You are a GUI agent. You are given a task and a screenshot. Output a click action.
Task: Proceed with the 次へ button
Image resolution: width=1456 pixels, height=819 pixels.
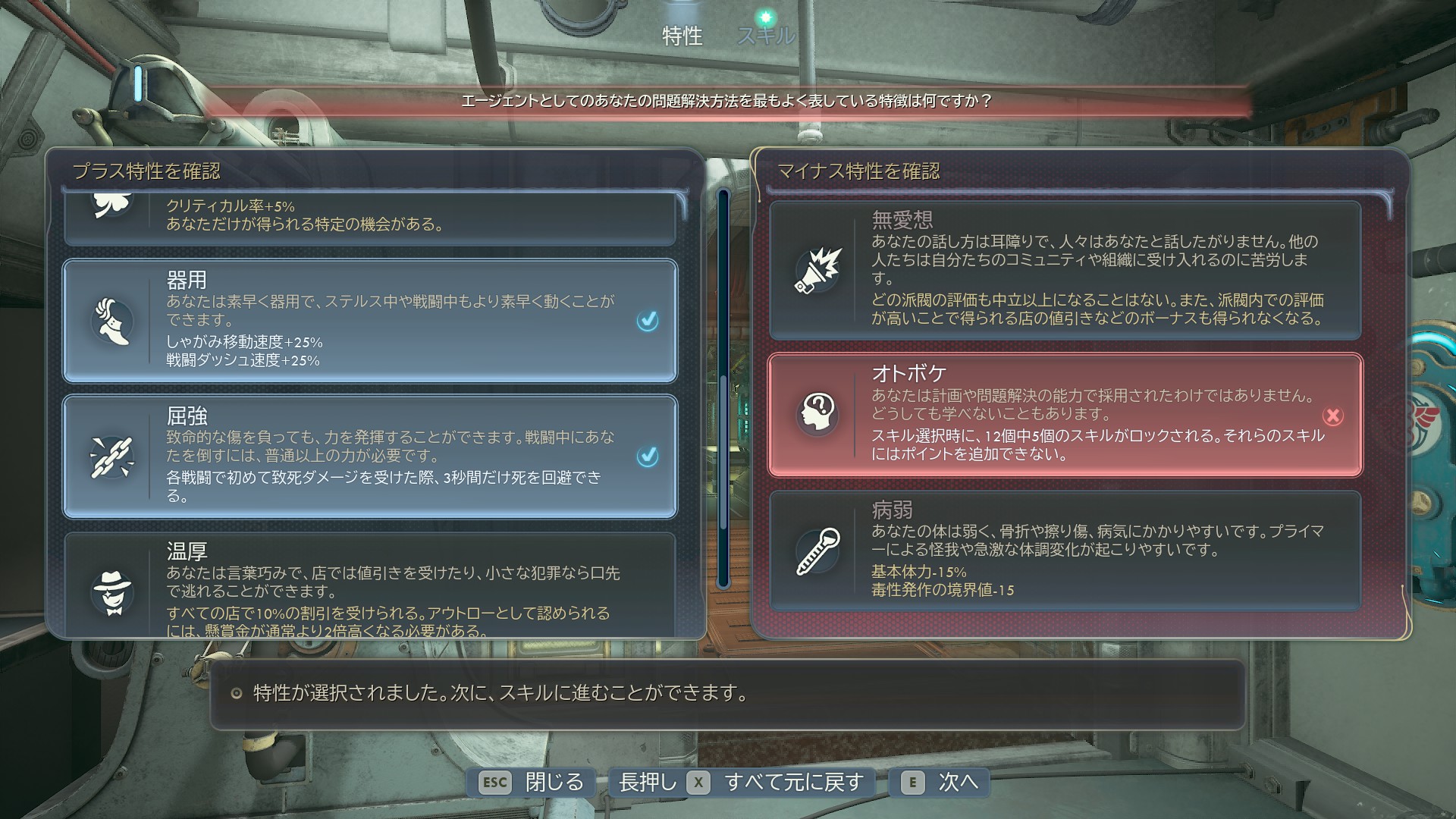(x=940, y=782)
